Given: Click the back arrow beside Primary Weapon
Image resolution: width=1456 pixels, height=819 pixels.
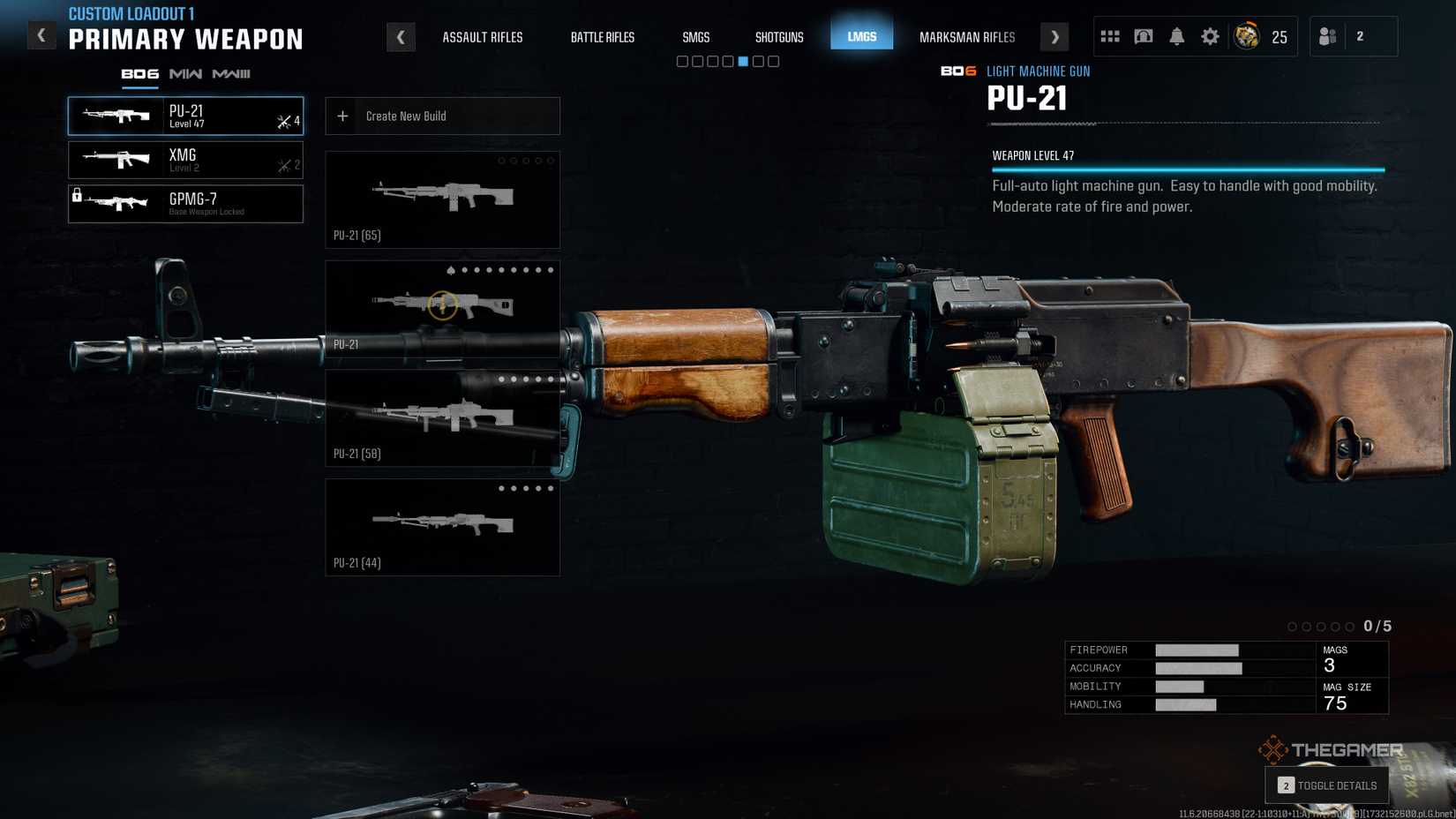Looking at the screenshot, I should click(x=41, y=35).
